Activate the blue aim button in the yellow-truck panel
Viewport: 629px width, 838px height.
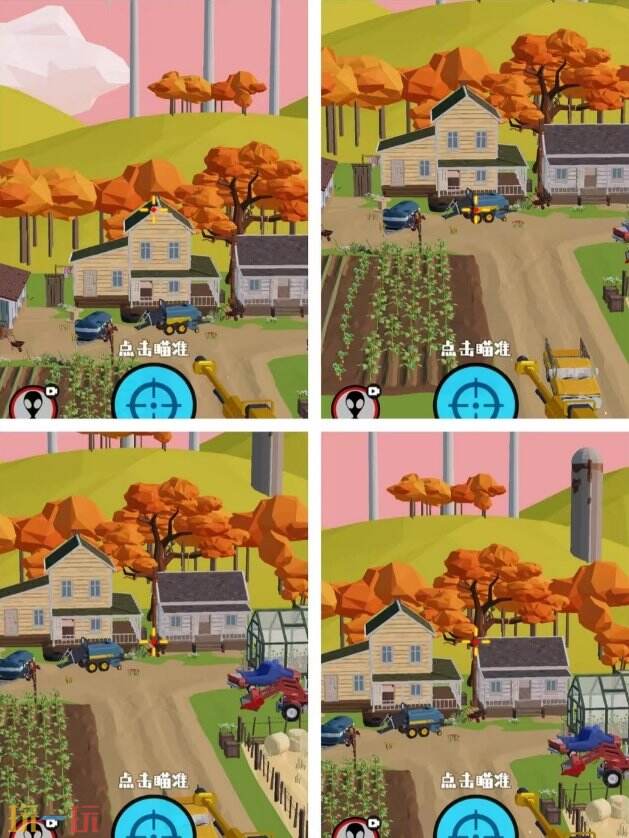click(476, 398)
